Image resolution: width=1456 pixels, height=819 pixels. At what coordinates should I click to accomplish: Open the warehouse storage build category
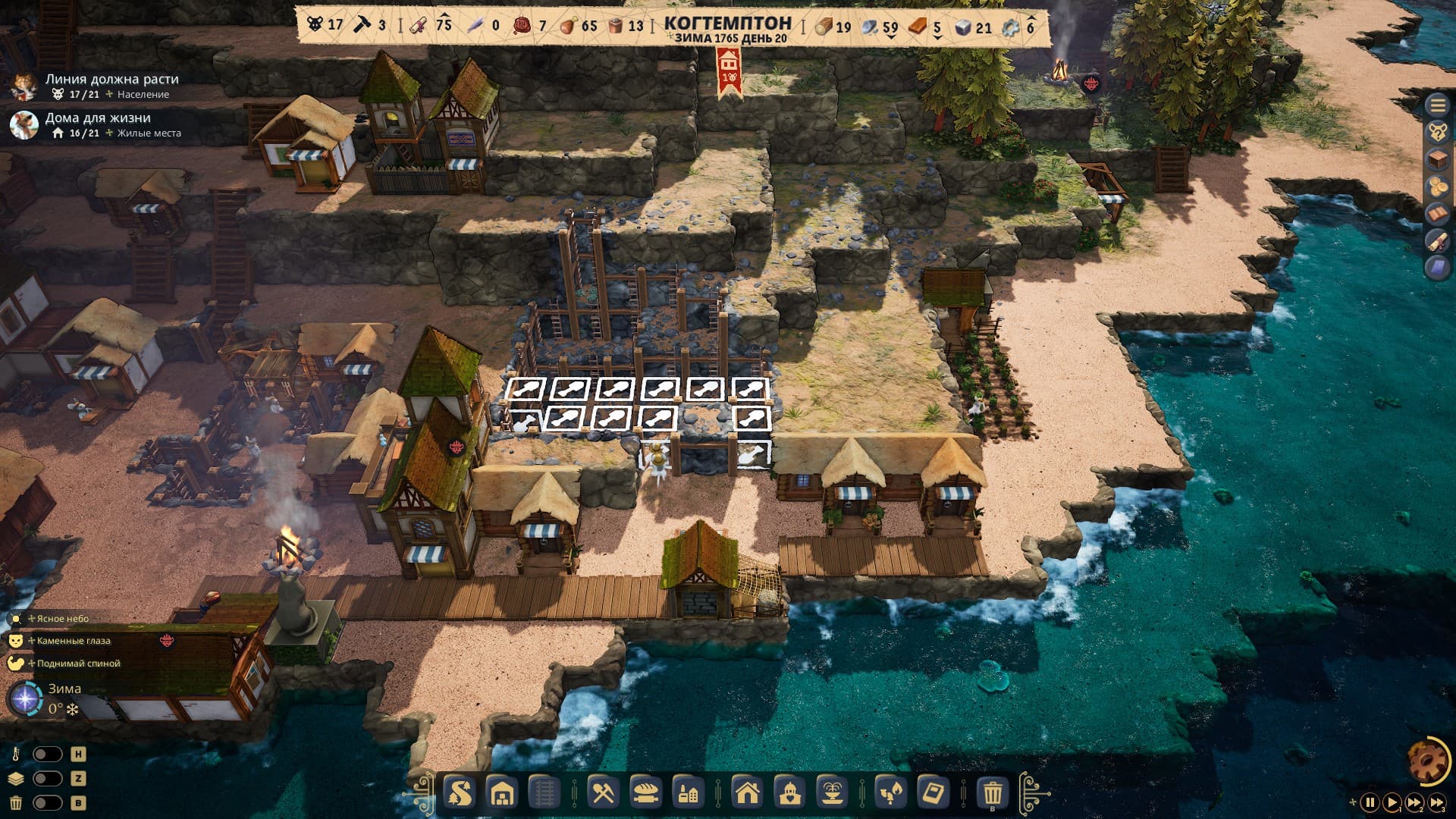click(502, 793)
